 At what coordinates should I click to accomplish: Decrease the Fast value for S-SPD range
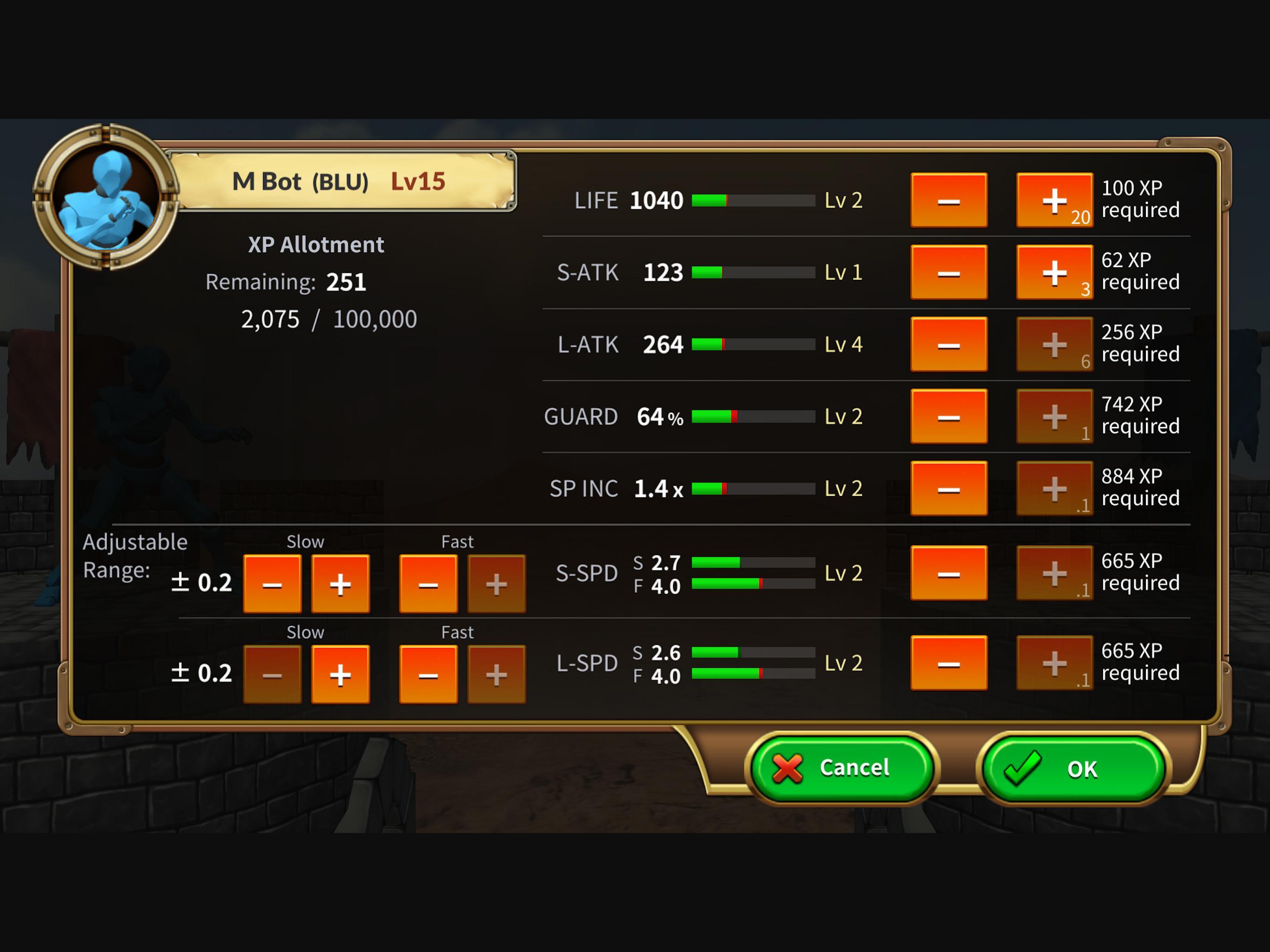pos(427,584)
